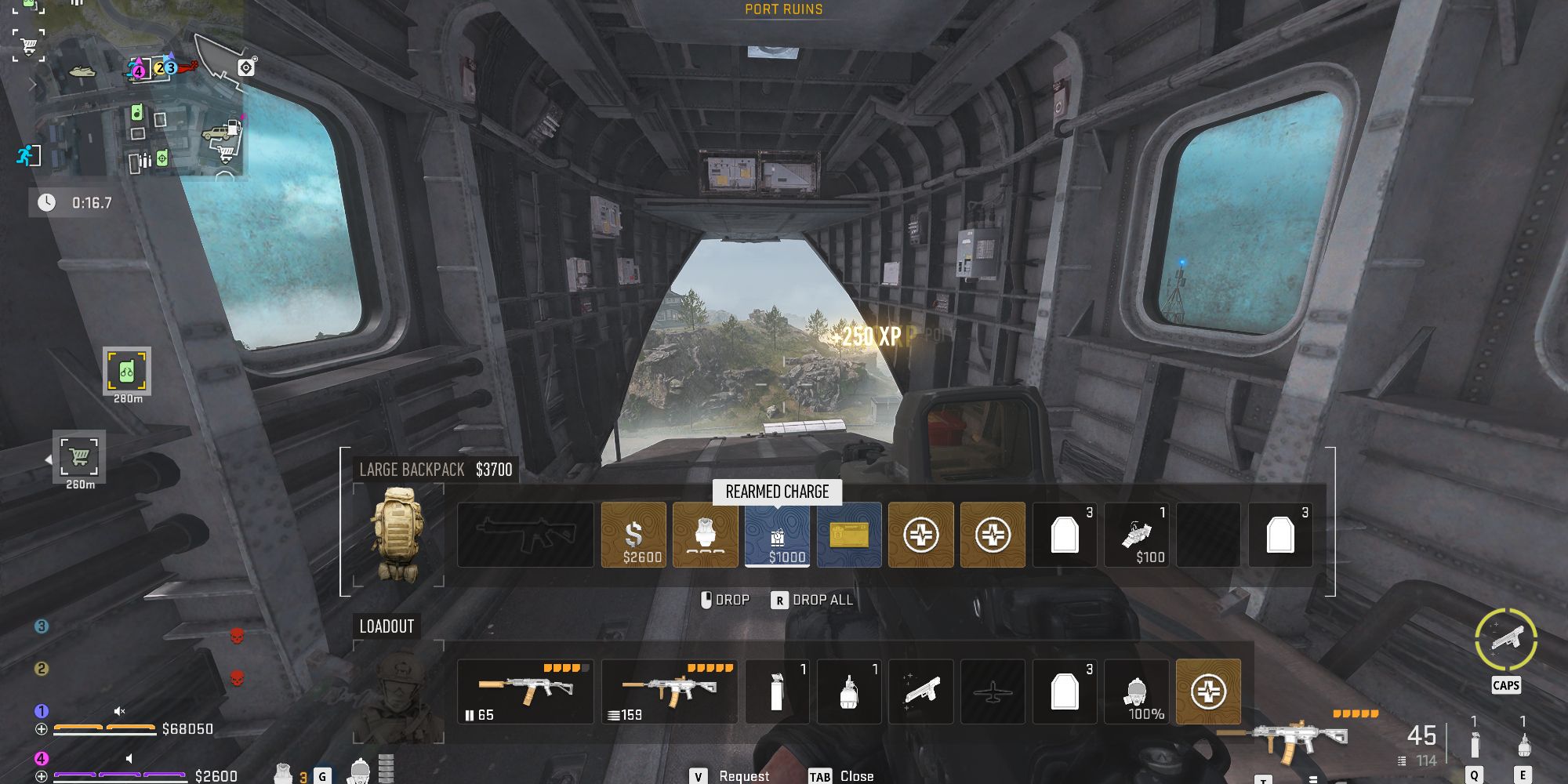
Task: Select the suppressed assault rifle in loadout
Action: 526,691
